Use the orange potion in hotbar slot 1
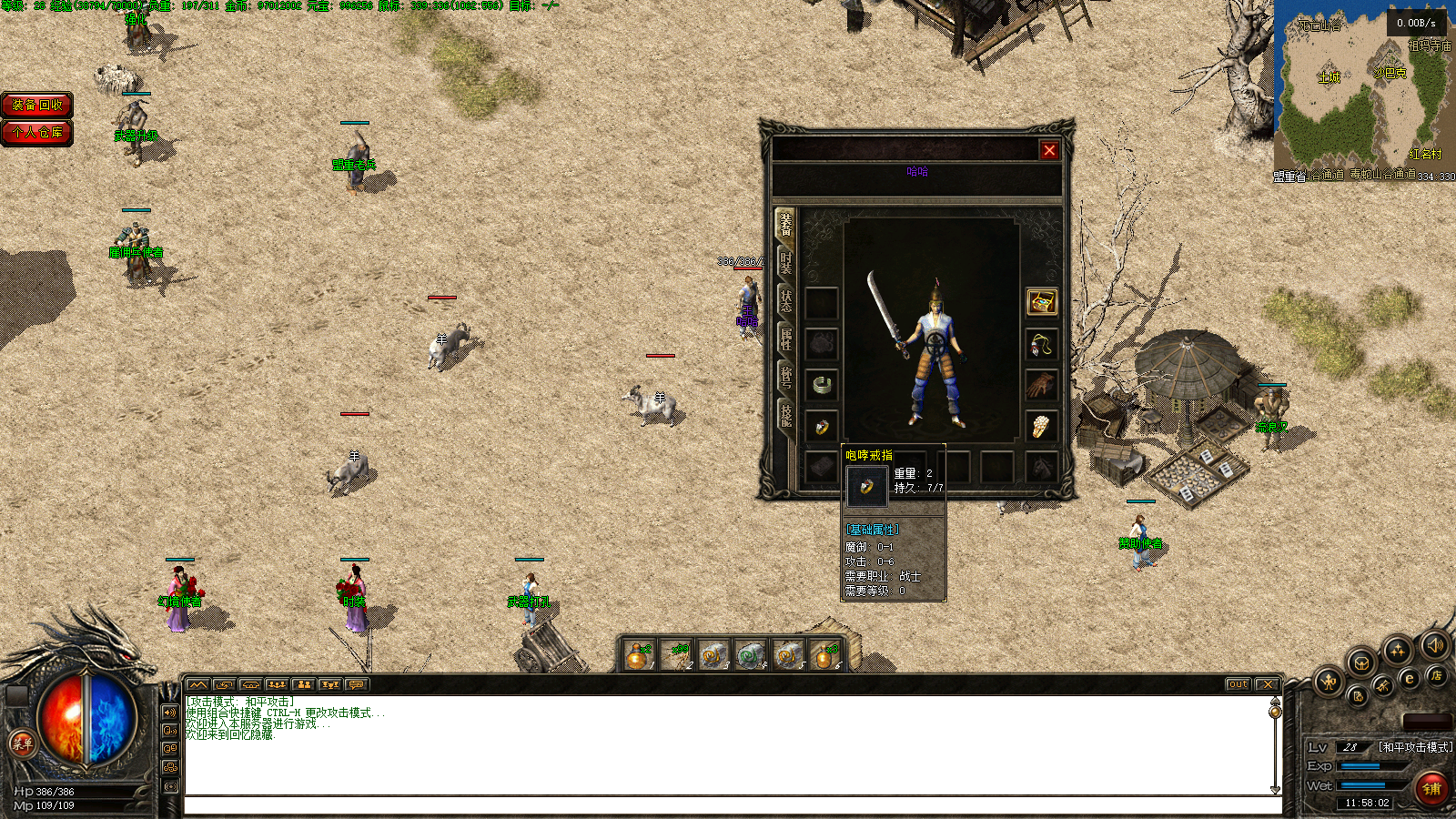The image size is (1456, 819). coord(638,654)
